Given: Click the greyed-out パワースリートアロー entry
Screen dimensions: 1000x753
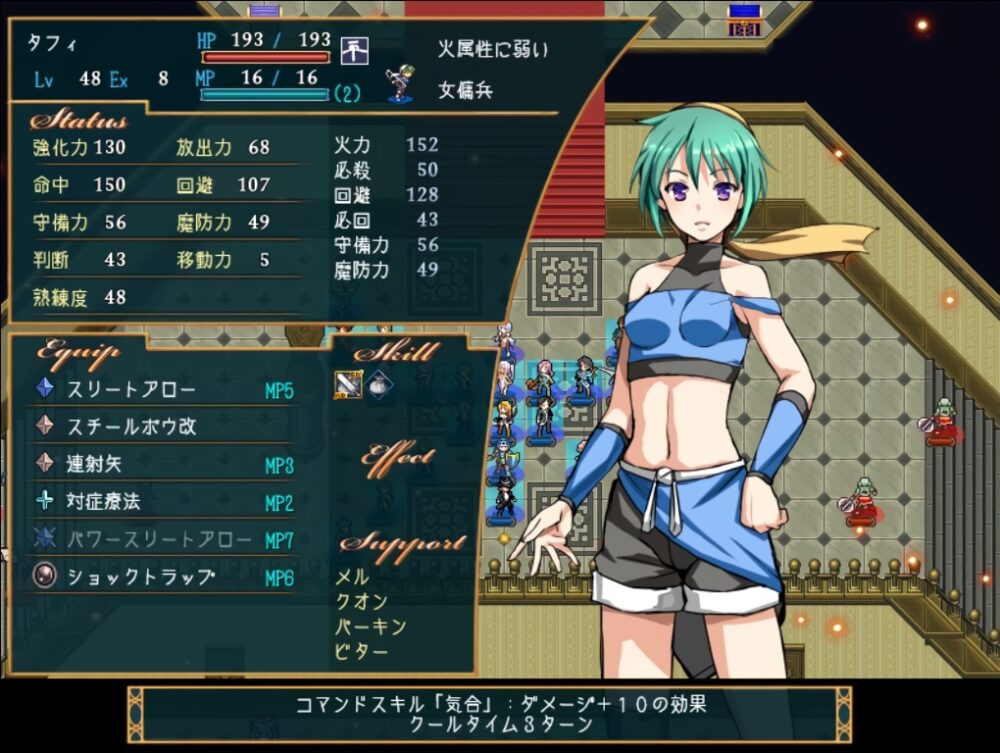Looking at the screenshot, I should click(x=159, y=540).
